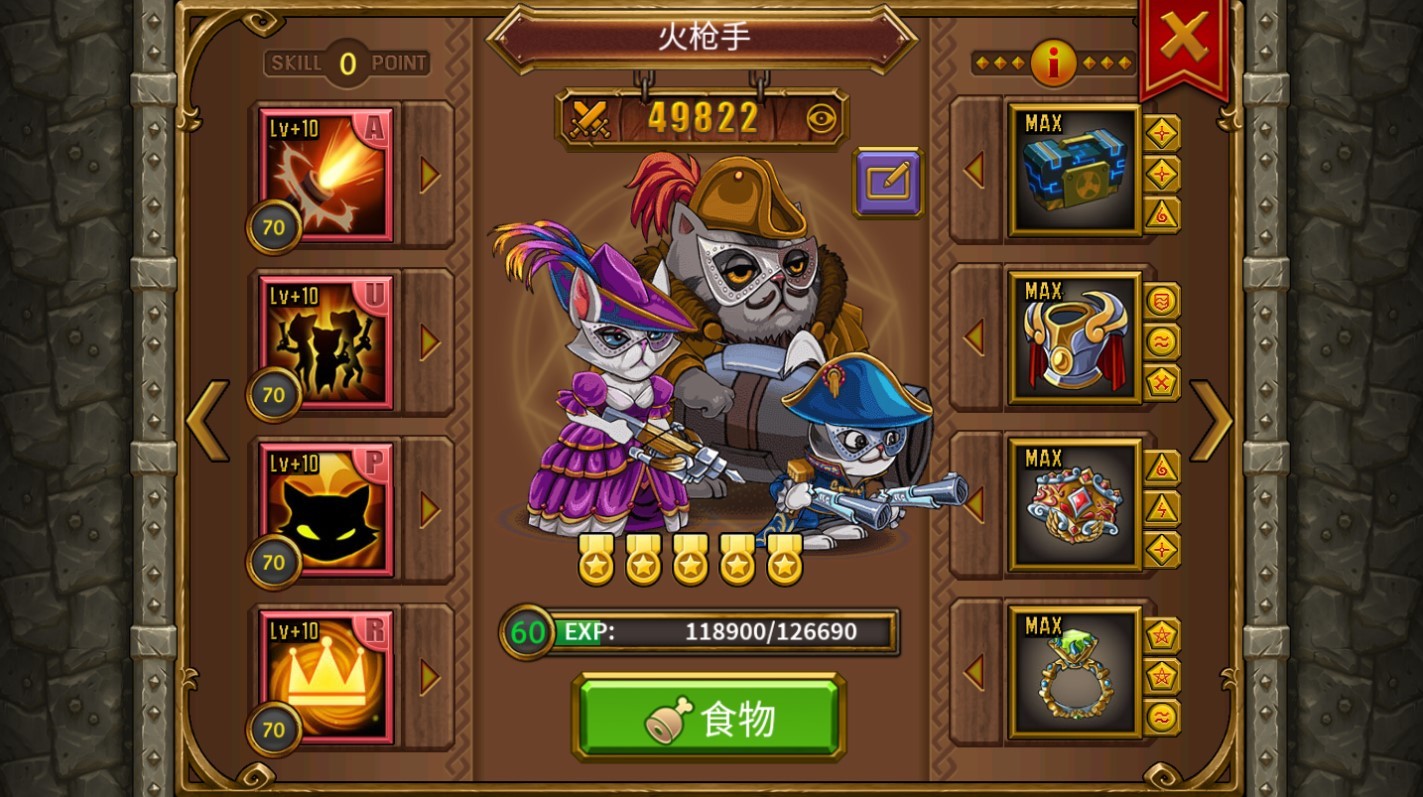Image resolution: width=1423 pixels, height=797 pixels.
Task: Expand the arrow beside the flaming shot skill
Action: (x=430, y=175)
